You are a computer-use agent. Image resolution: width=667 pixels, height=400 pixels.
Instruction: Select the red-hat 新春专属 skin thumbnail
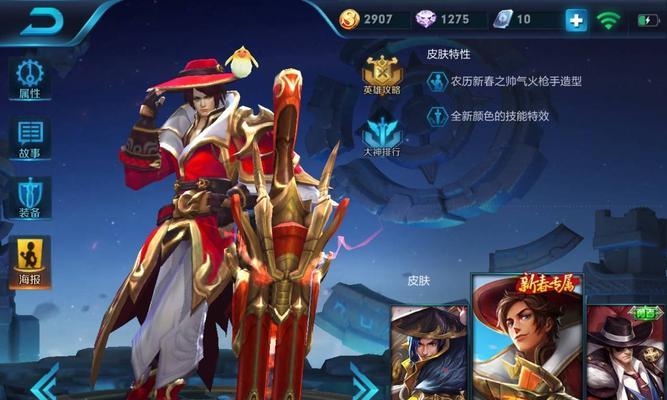pyautogui.click(x=525, y=340)
